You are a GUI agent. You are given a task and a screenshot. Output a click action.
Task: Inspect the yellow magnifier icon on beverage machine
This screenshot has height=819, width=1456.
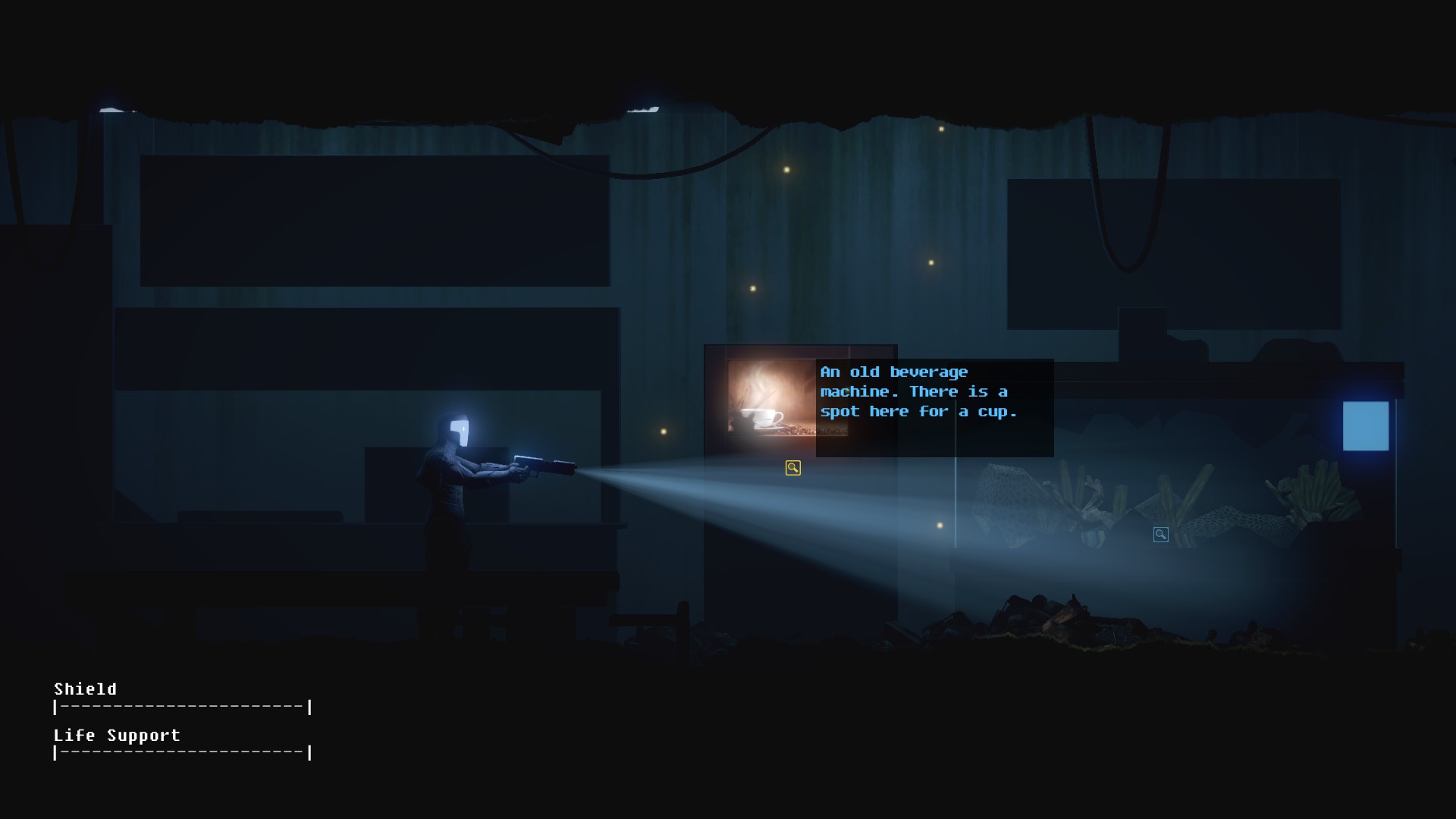click(x=792, y=468)
